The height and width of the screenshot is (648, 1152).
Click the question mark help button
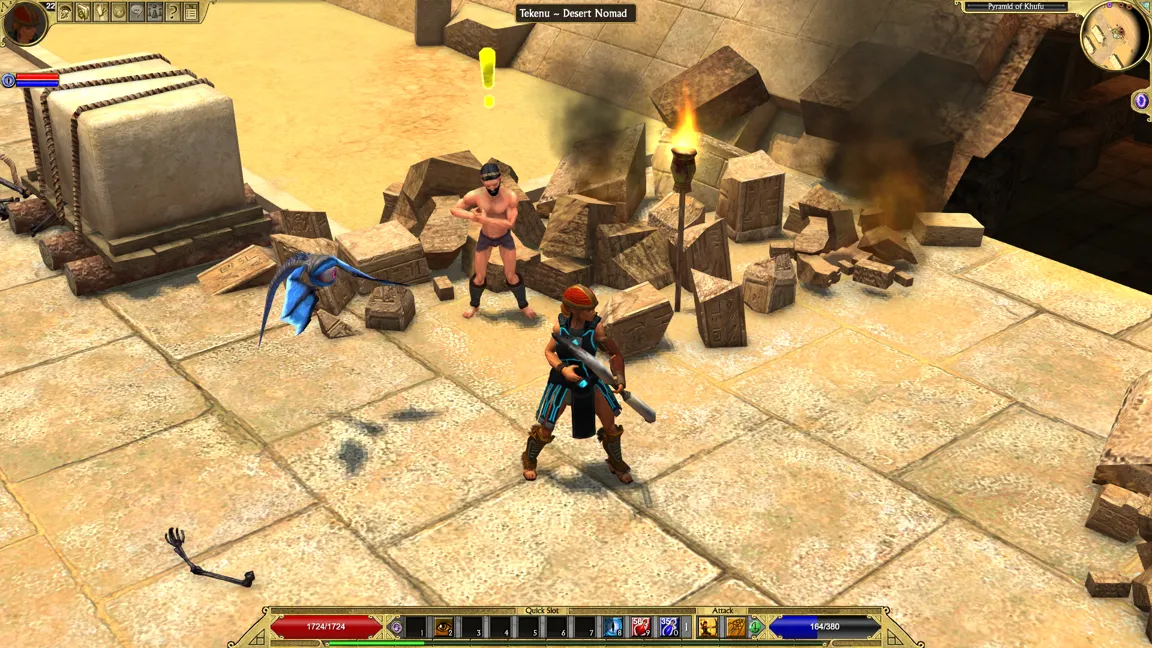click(x=172, y=12)
